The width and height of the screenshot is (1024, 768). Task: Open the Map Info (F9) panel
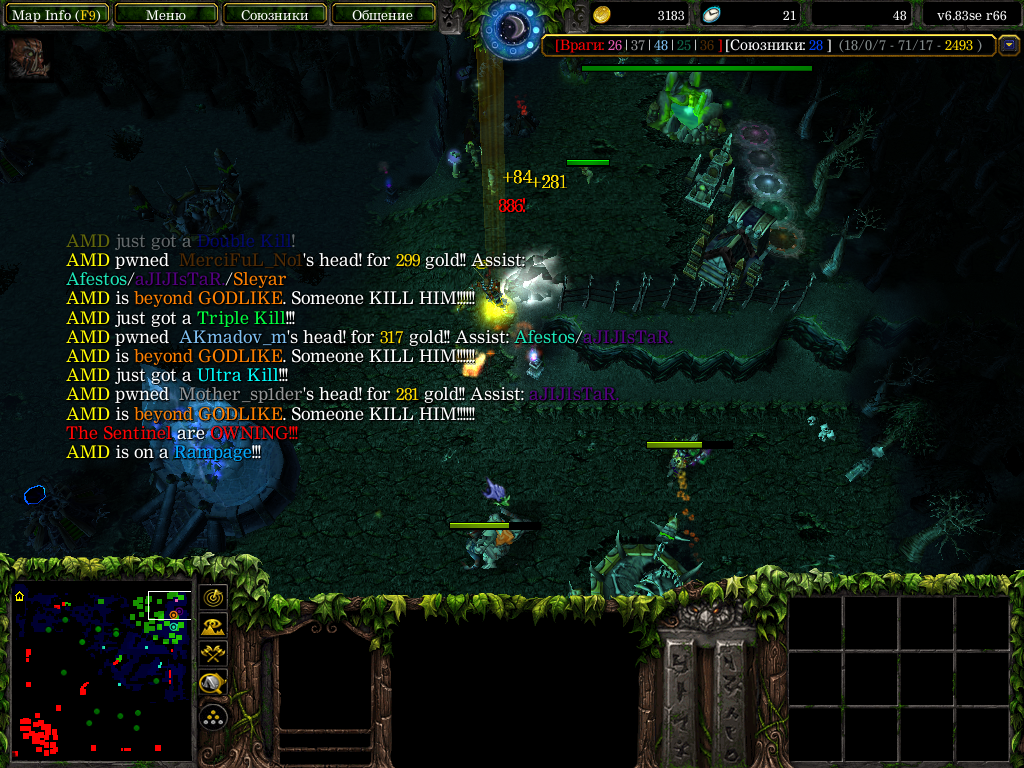(56, 15)
